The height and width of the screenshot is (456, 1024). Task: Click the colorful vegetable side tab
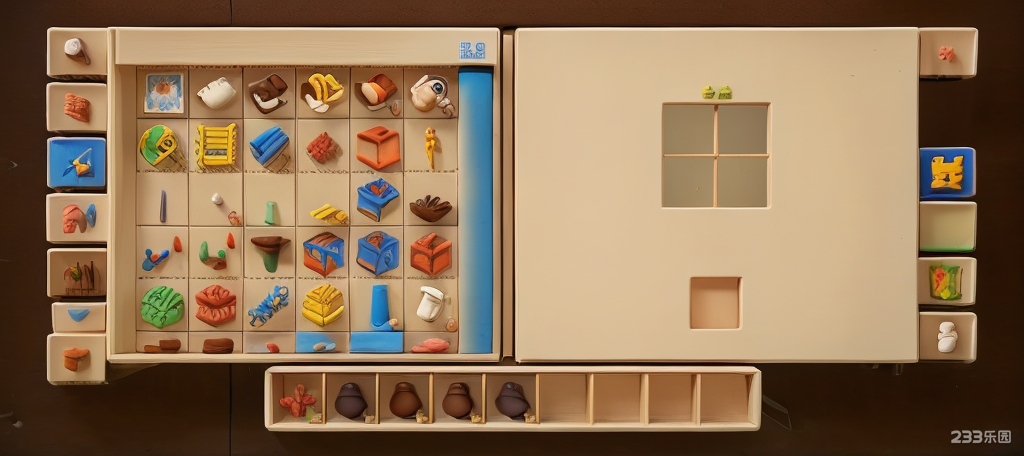pos(945,281)
